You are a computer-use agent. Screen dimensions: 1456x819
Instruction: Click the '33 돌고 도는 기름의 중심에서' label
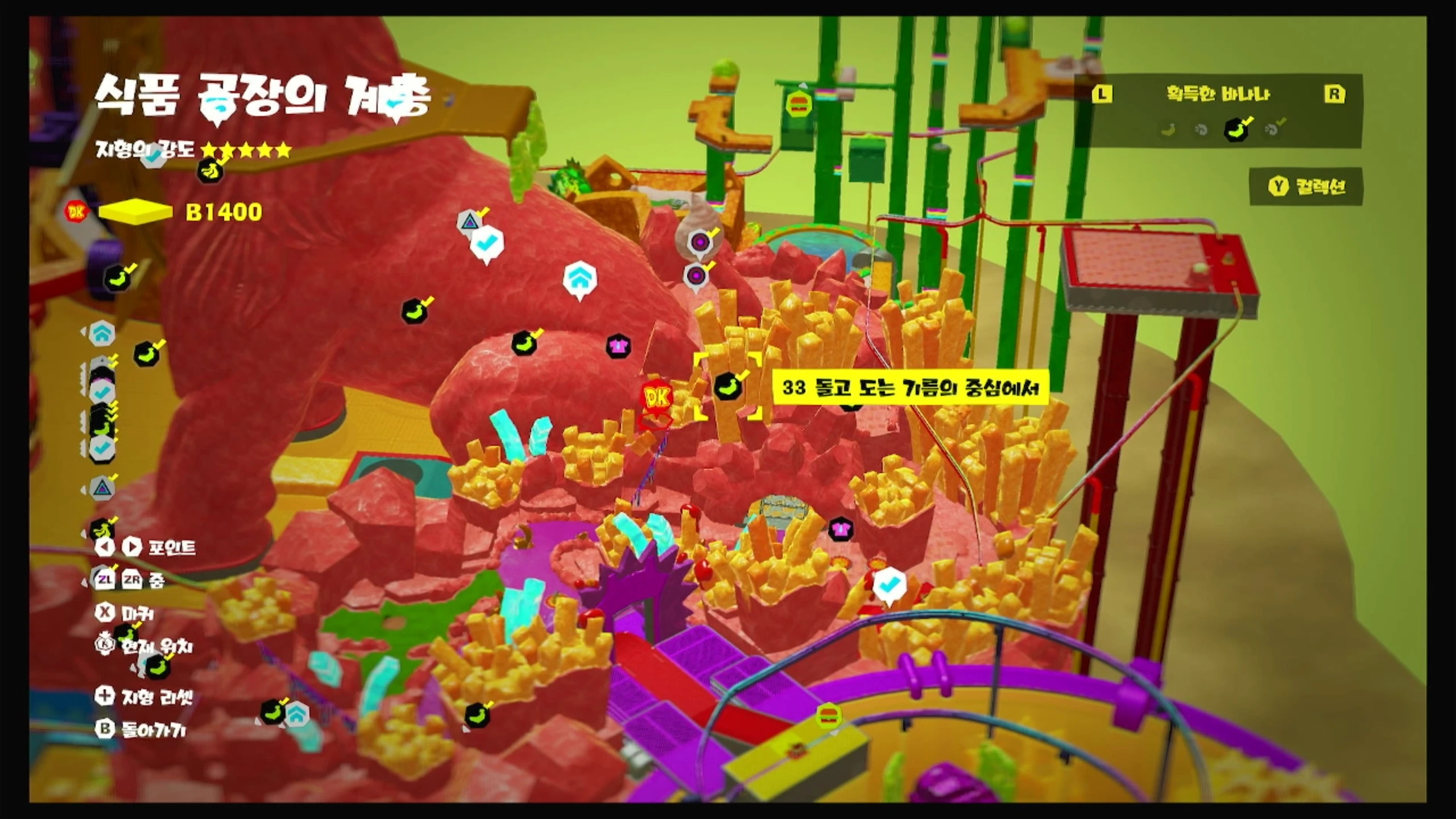910,388
